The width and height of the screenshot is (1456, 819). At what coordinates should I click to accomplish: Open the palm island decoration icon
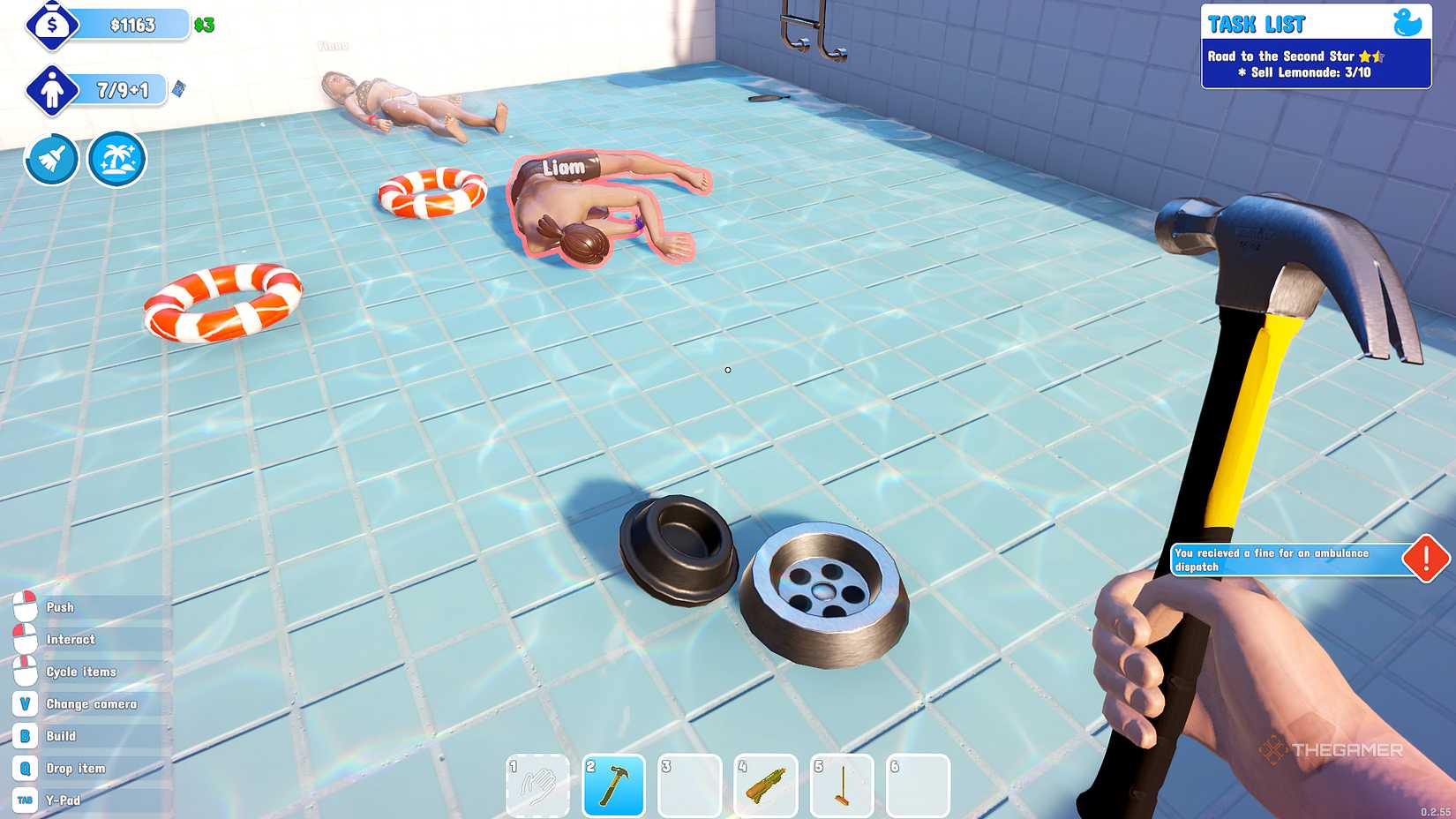tap(116, 160)
